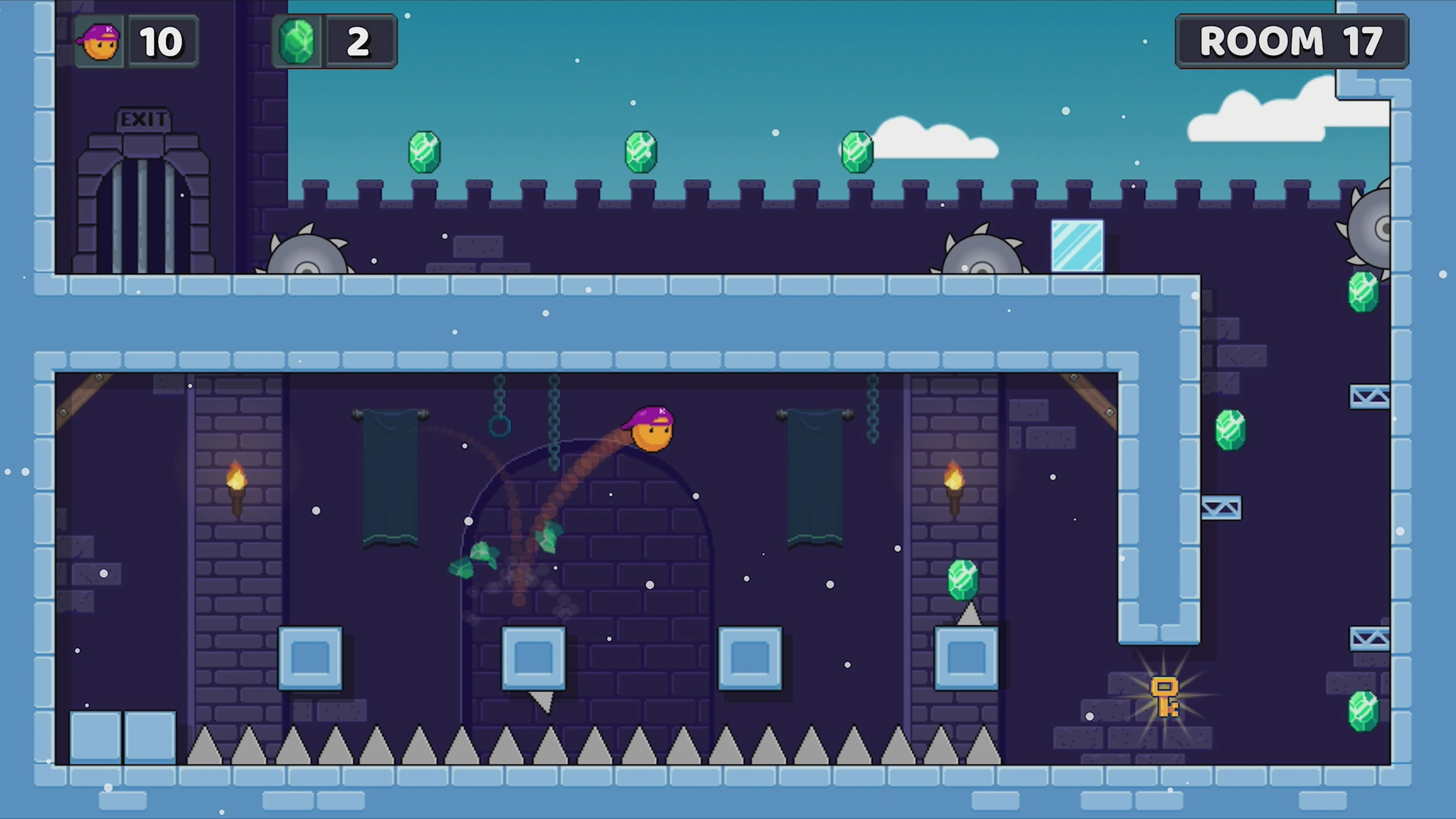Click the gem on the right brick wall
The height and width of the screenshot is (819, 1456).
coord(1230,430)
